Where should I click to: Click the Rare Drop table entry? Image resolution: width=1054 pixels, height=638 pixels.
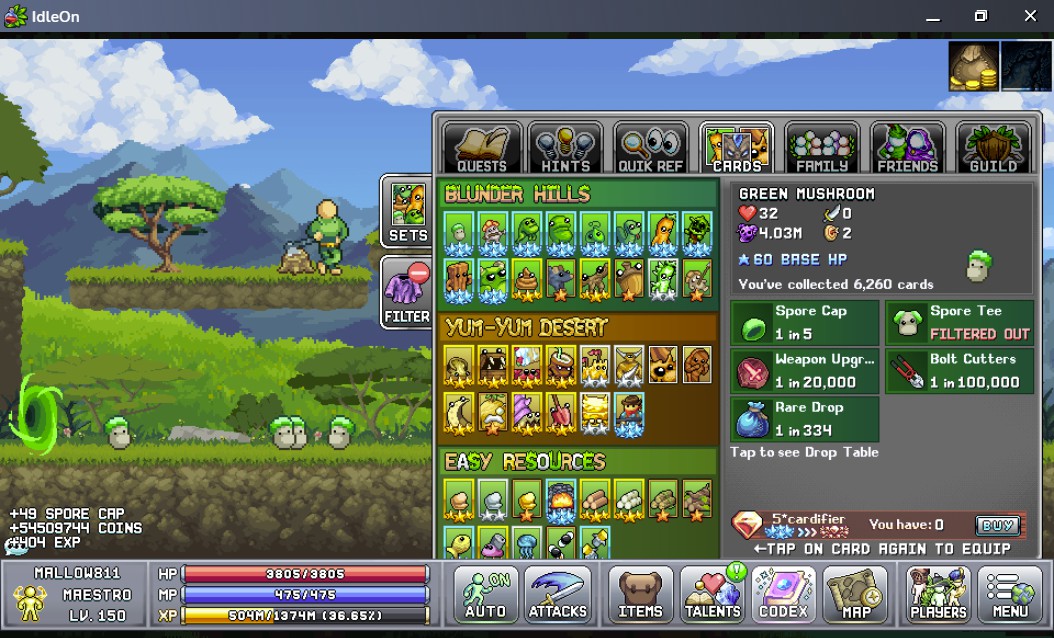[x=805, y=419]
